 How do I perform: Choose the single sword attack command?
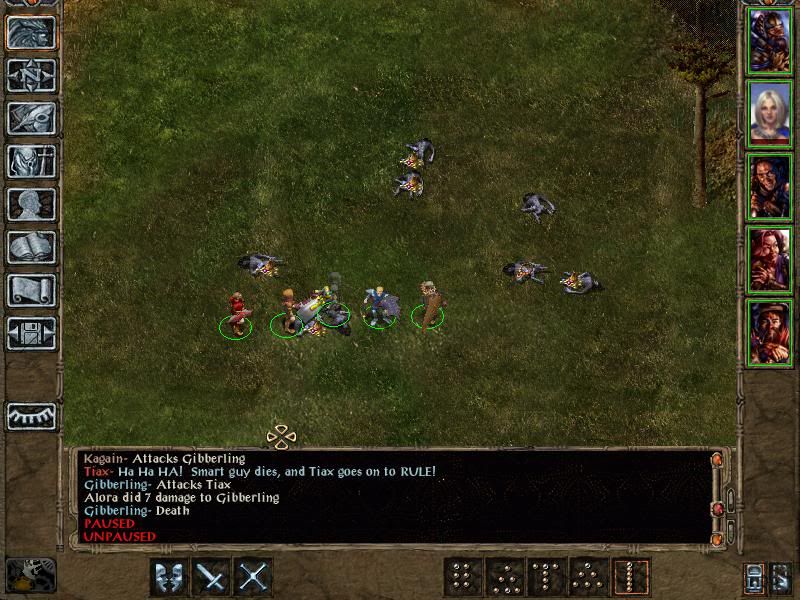click(x=211, y=576)
